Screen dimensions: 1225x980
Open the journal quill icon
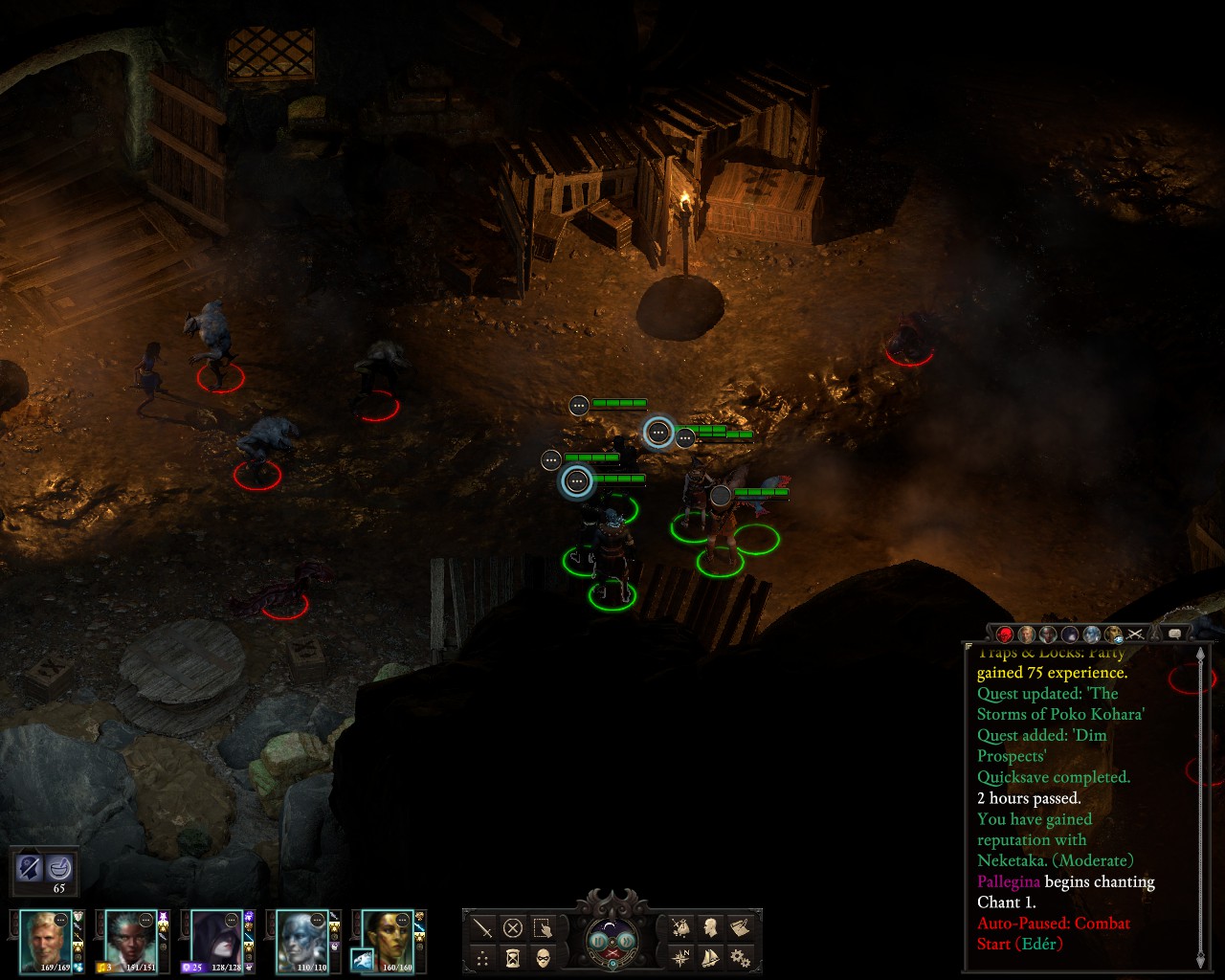(x=739, y=927)
